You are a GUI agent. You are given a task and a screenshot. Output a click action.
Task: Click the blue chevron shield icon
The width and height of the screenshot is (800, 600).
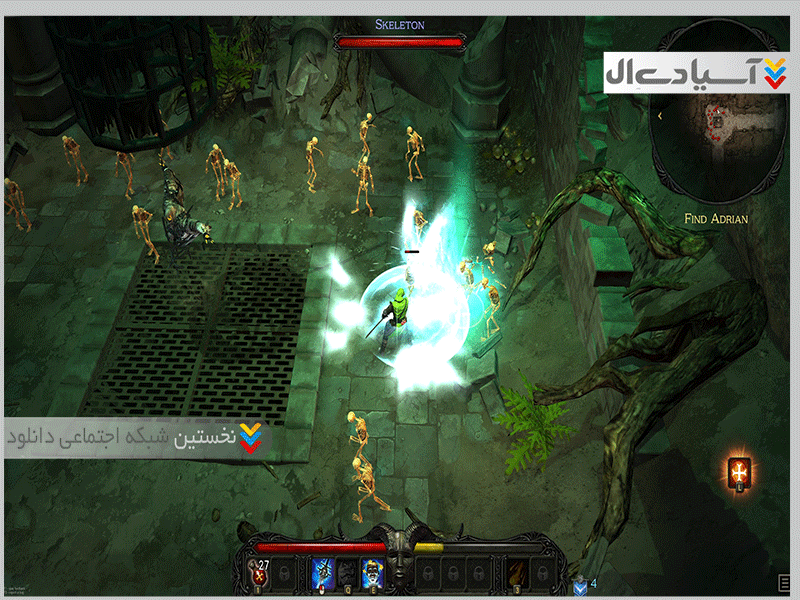[x=581, y=583]
